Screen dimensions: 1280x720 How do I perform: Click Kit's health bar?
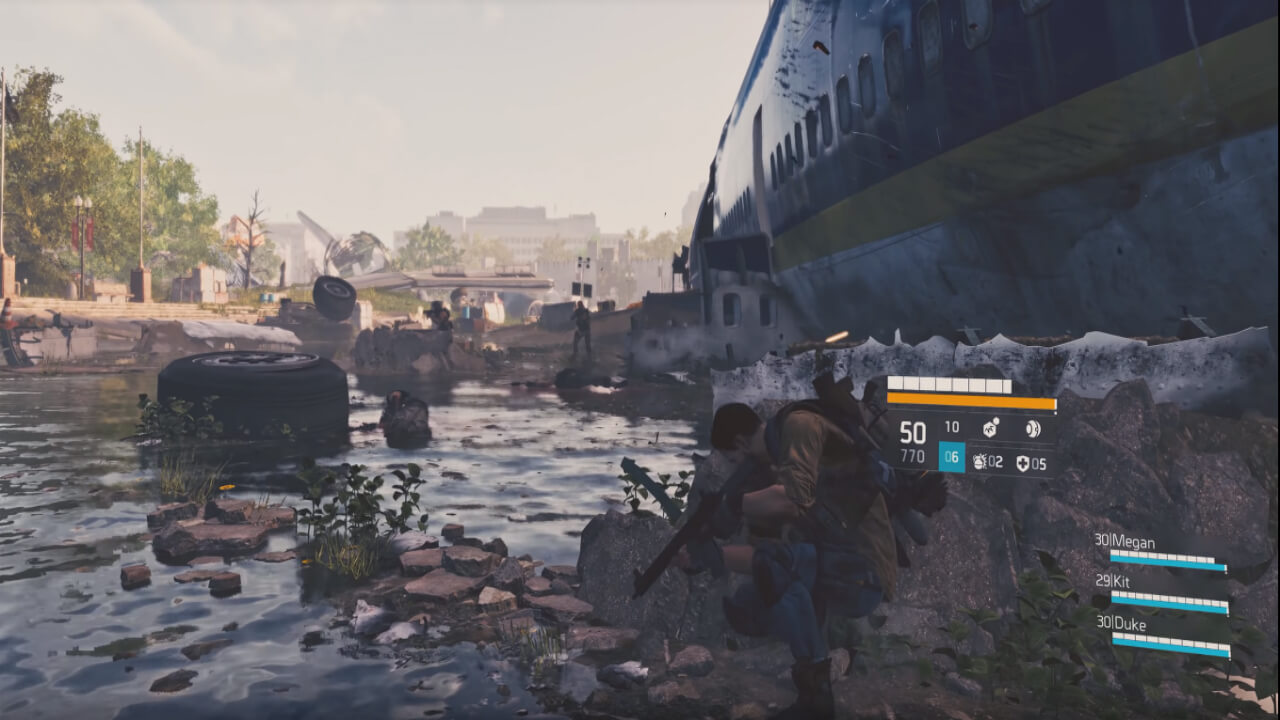tap(1168, 600)
